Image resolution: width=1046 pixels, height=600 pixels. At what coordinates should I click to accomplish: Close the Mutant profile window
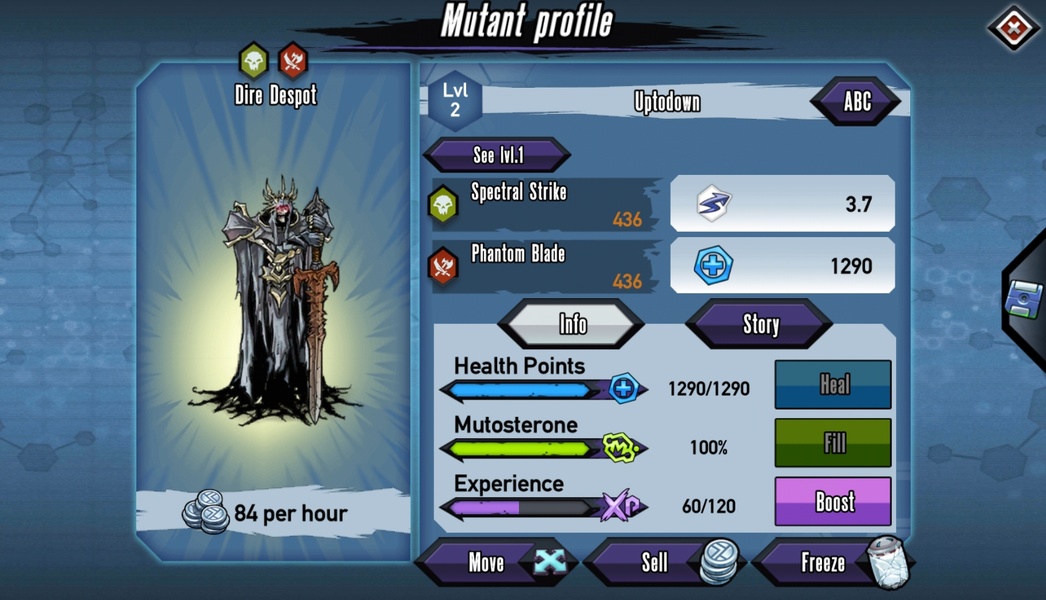(1013, 29)
